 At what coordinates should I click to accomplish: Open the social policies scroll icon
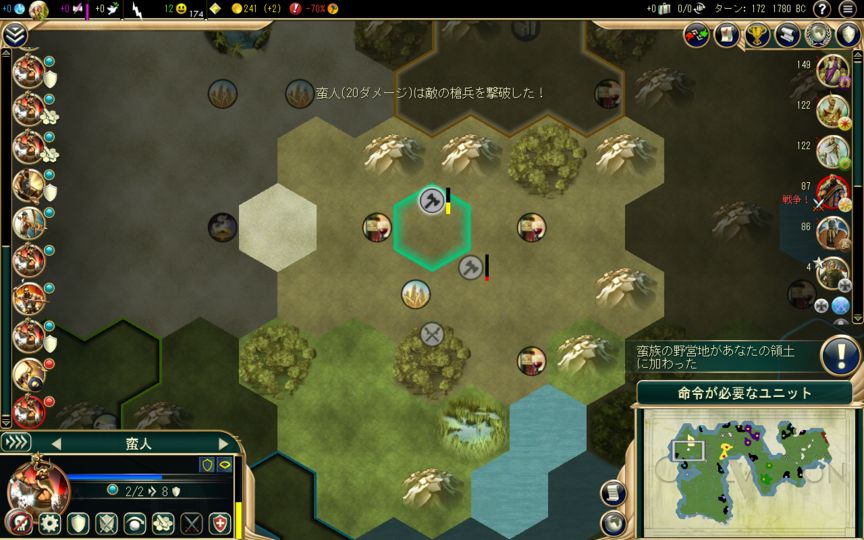click(x=788, y=35)
